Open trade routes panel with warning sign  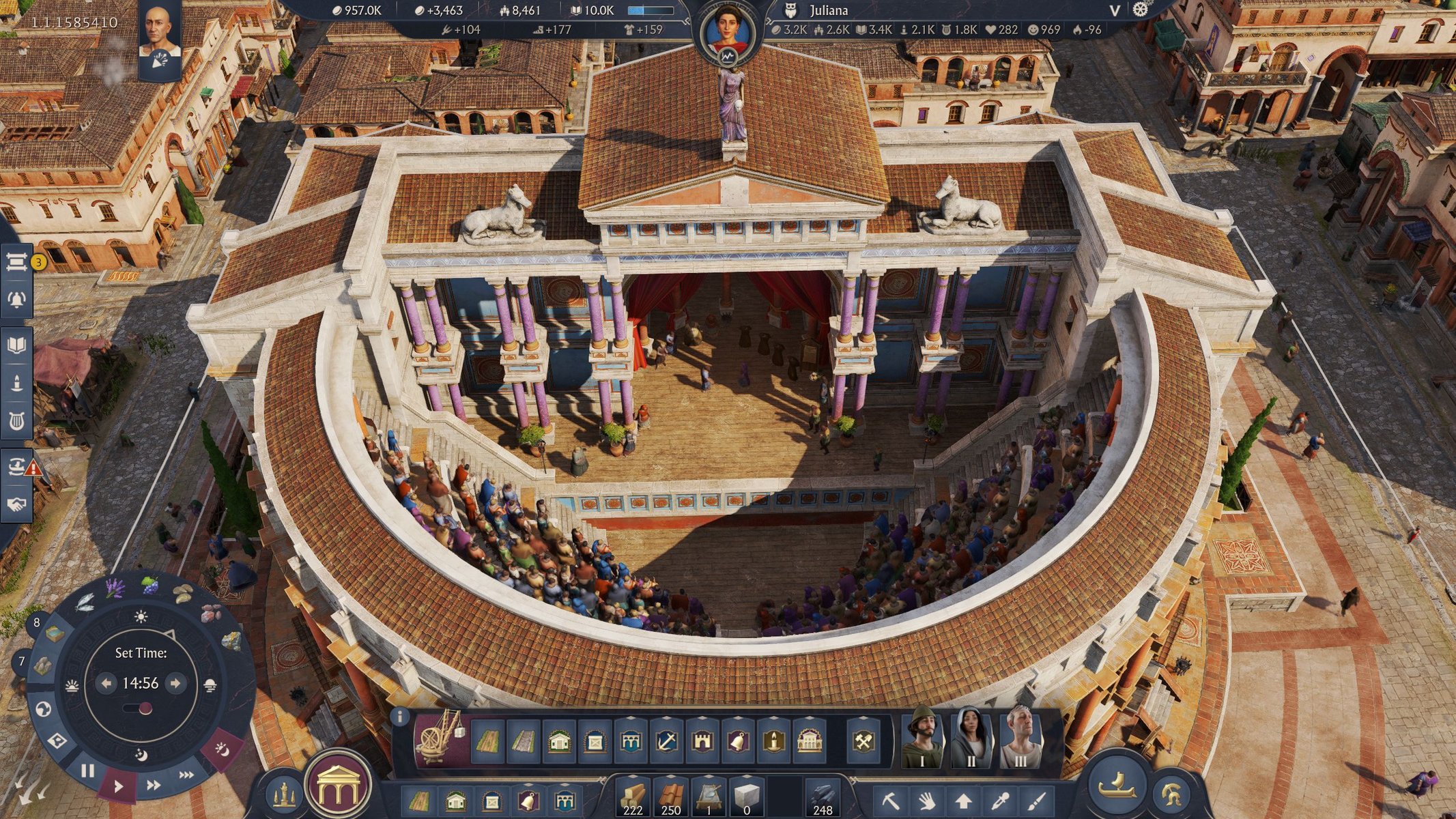click(18, 467)
